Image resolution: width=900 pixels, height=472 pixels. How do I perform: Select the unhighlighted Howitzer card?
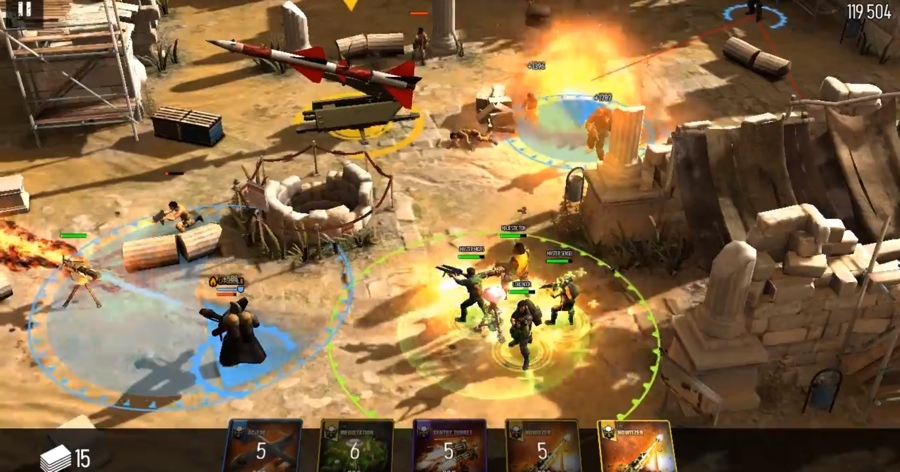point(543,447)
